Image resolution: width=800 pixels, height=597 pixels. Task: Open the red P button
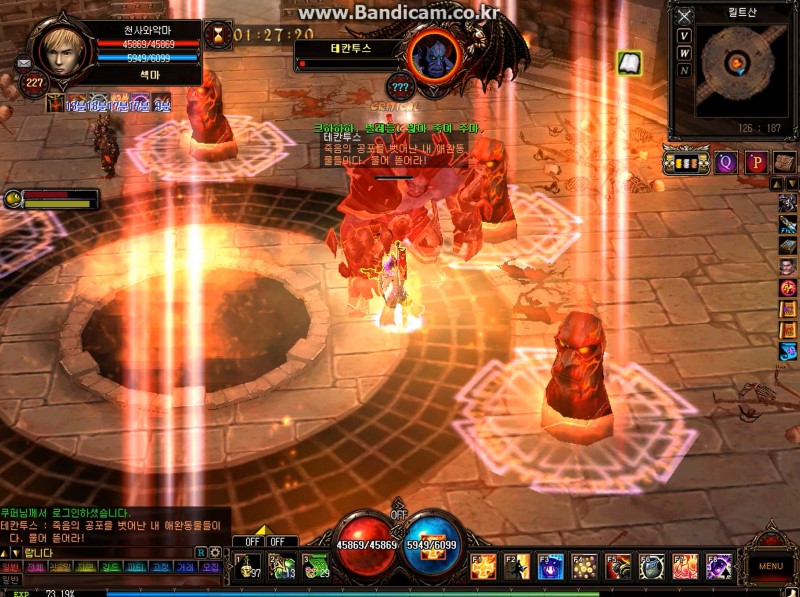click(x=756, y=162)
